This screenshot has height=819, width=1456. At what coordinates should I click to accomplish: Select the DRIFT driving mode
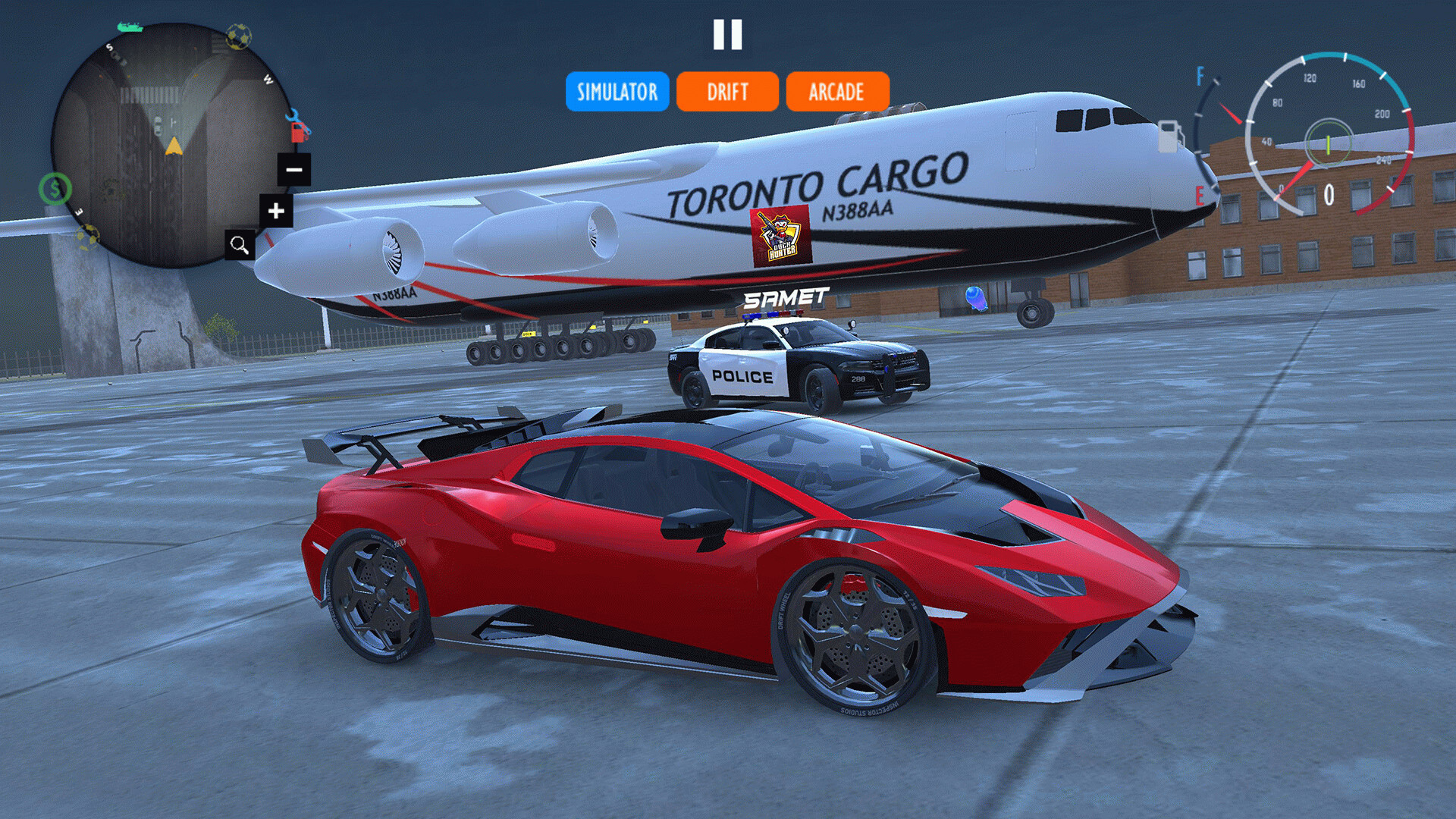(727, 92)
